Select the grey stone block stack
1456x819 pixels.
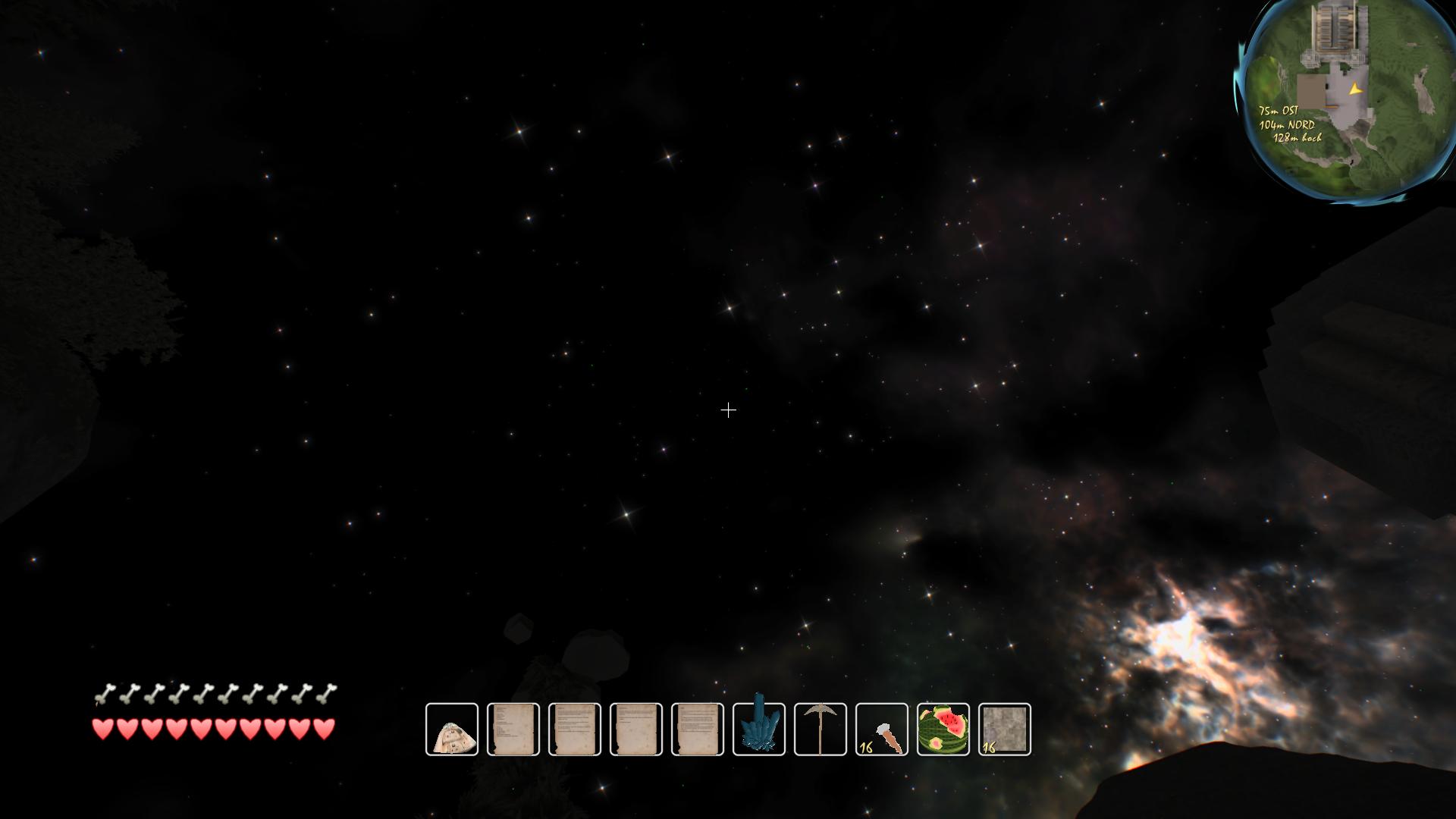pyautogui.click(x=1005, y=730)
